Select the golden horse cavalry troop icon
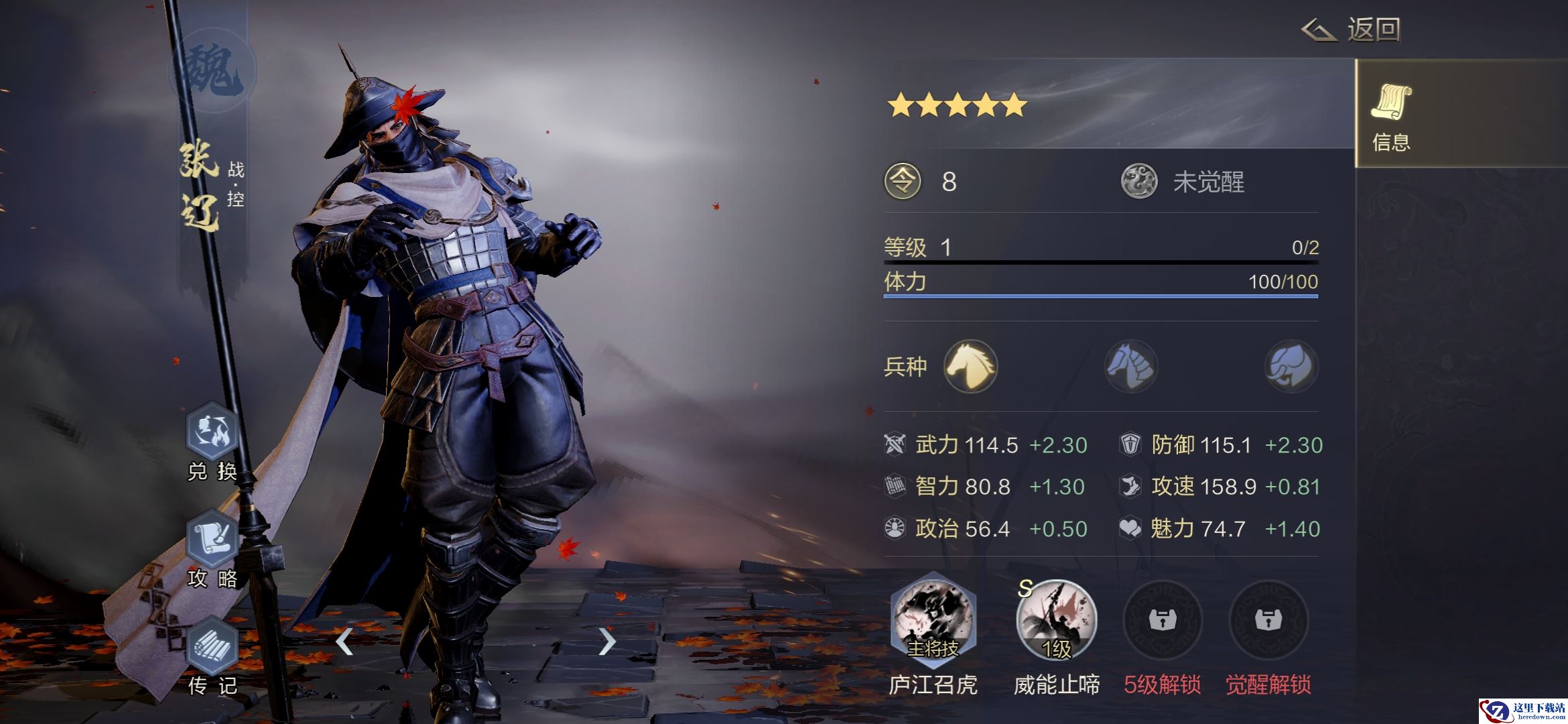Image resolution: width=1568 pixels, height=724 pixels. point(970,366)
